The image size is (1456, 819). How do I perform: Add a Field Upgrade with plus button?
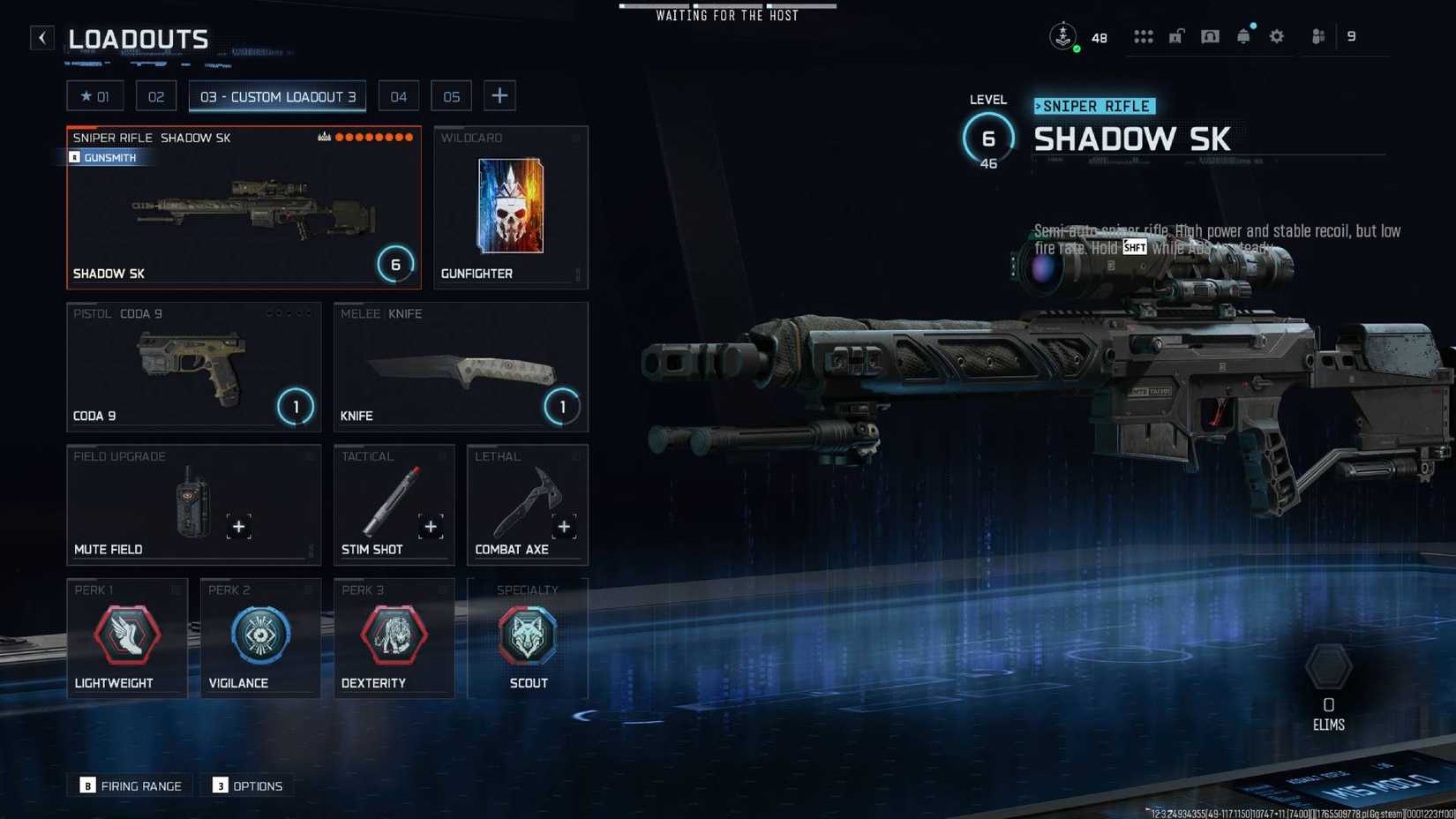(238, 526)
